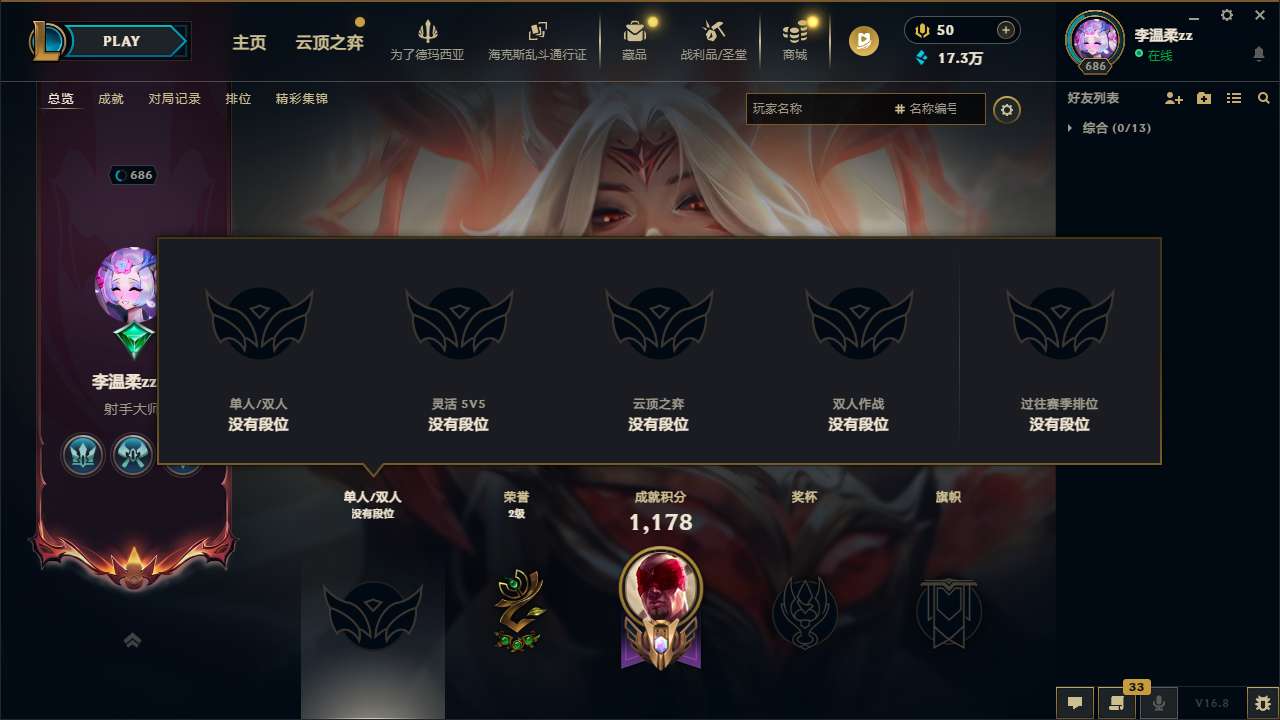Open the 战利品/圣堂 loot icon
1280x720 pixels.
click(714, 38)
